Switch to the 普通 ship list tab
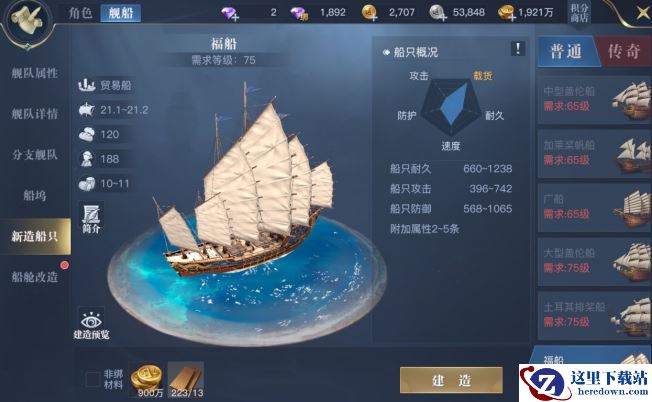This screenshot has width=652, height=402. [565, 53]
